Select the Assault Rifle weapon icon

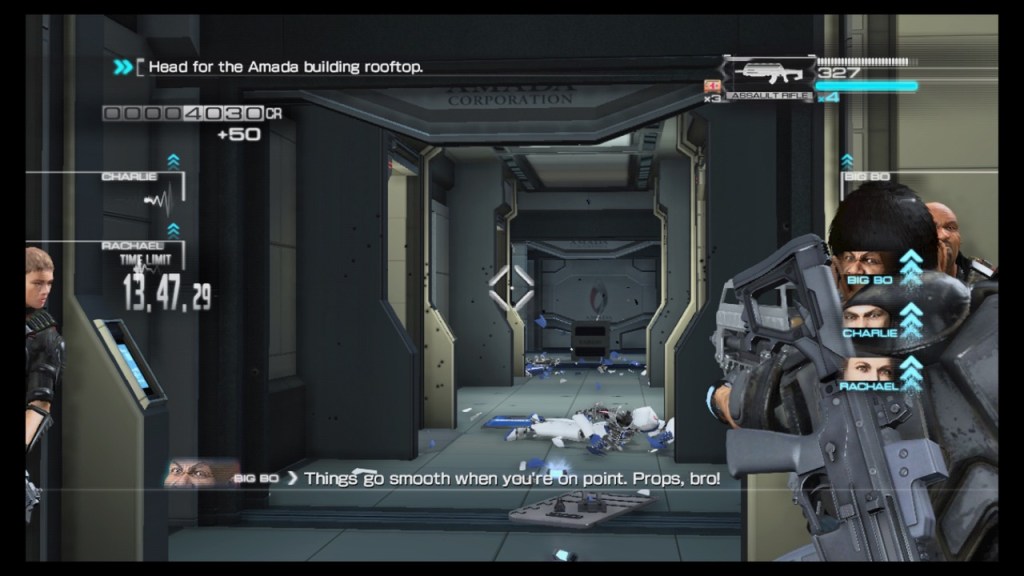(768, 77)
